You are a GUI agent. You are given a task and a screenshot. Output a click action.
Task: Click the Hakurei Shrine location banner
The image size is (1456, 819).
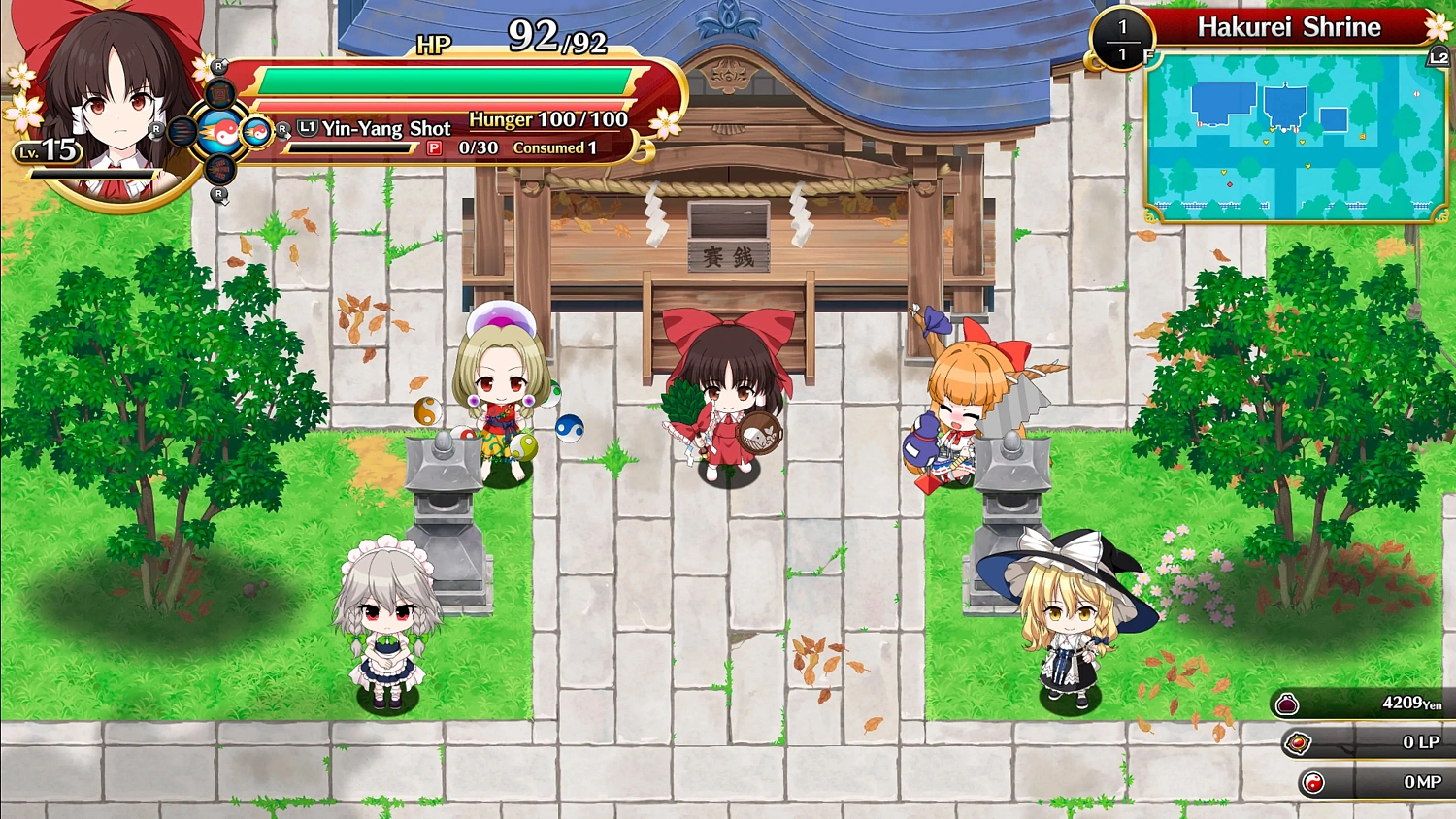point(1288,26)
